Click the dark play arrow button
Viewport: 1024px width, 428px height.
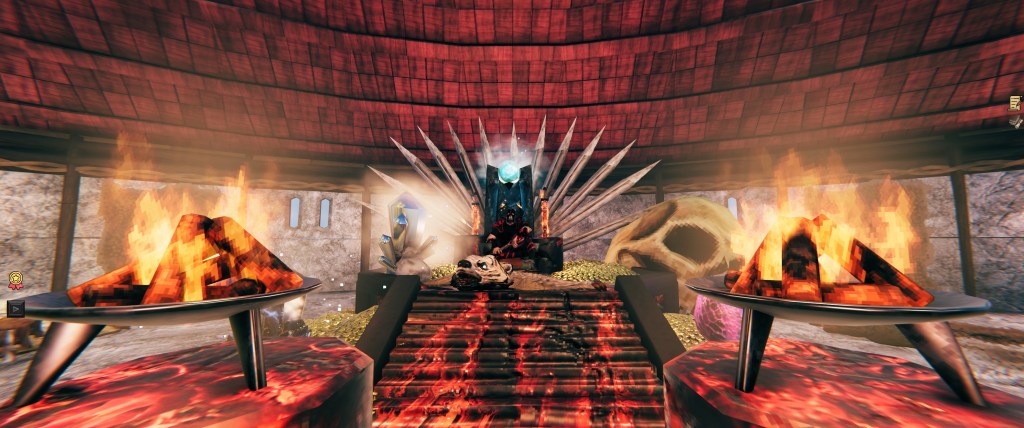point(16,307)
